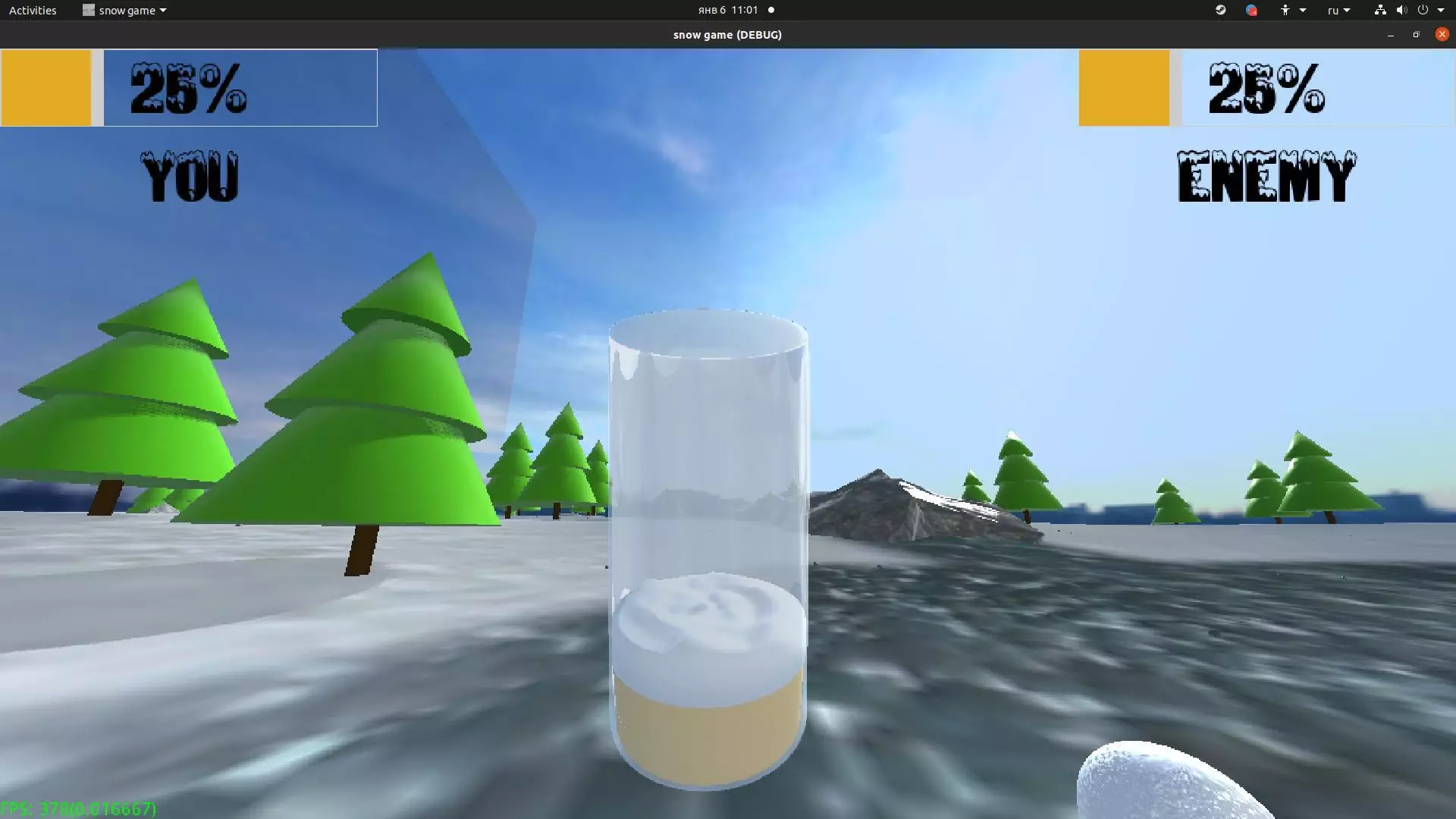Click the Steam icon in the system tray
This screenshot has height=819, width=1456.
click(x=1220, y=10)
